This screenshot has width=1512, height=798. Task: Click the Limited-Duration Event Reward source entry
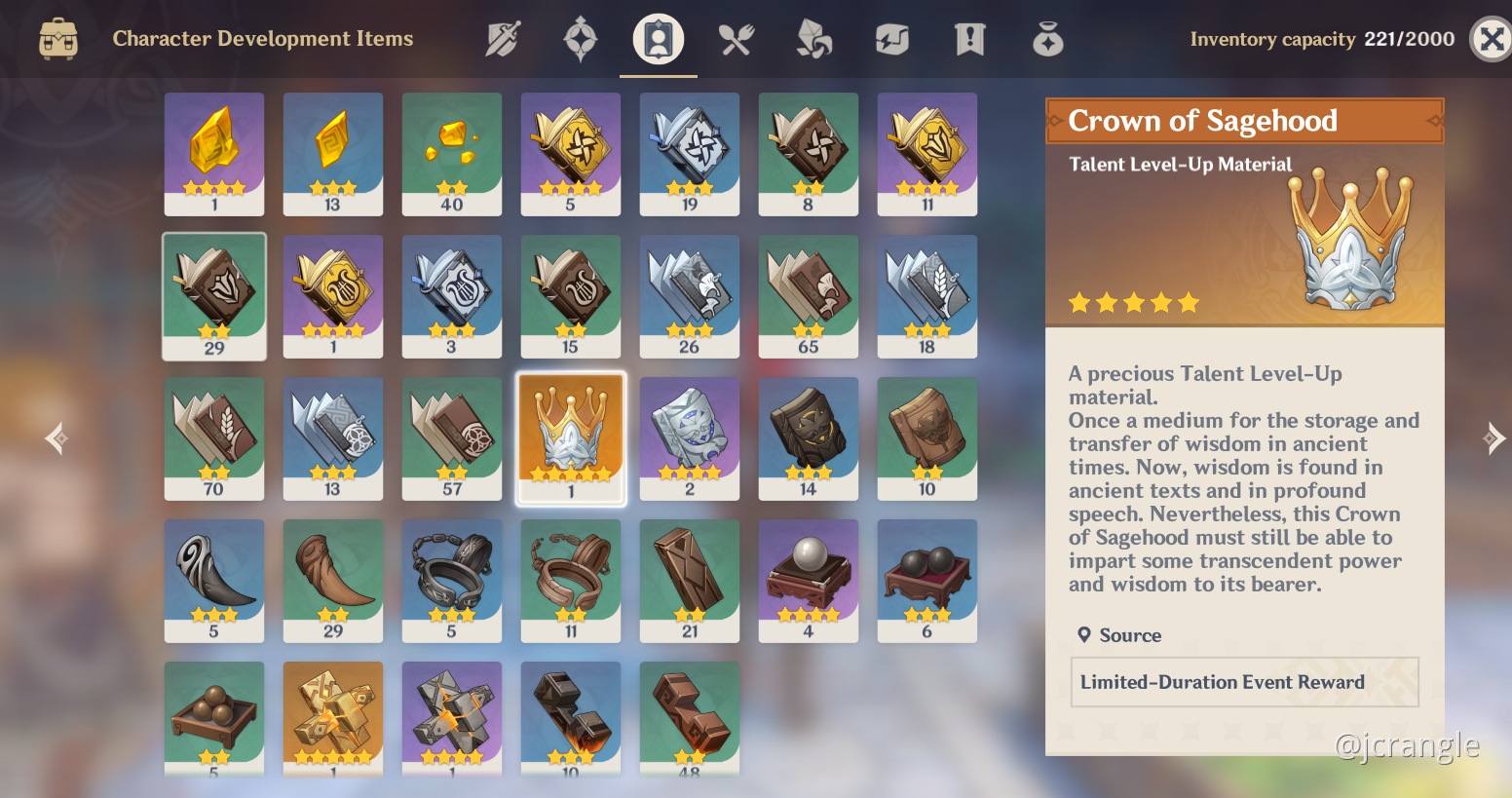tap(1244, 682)
